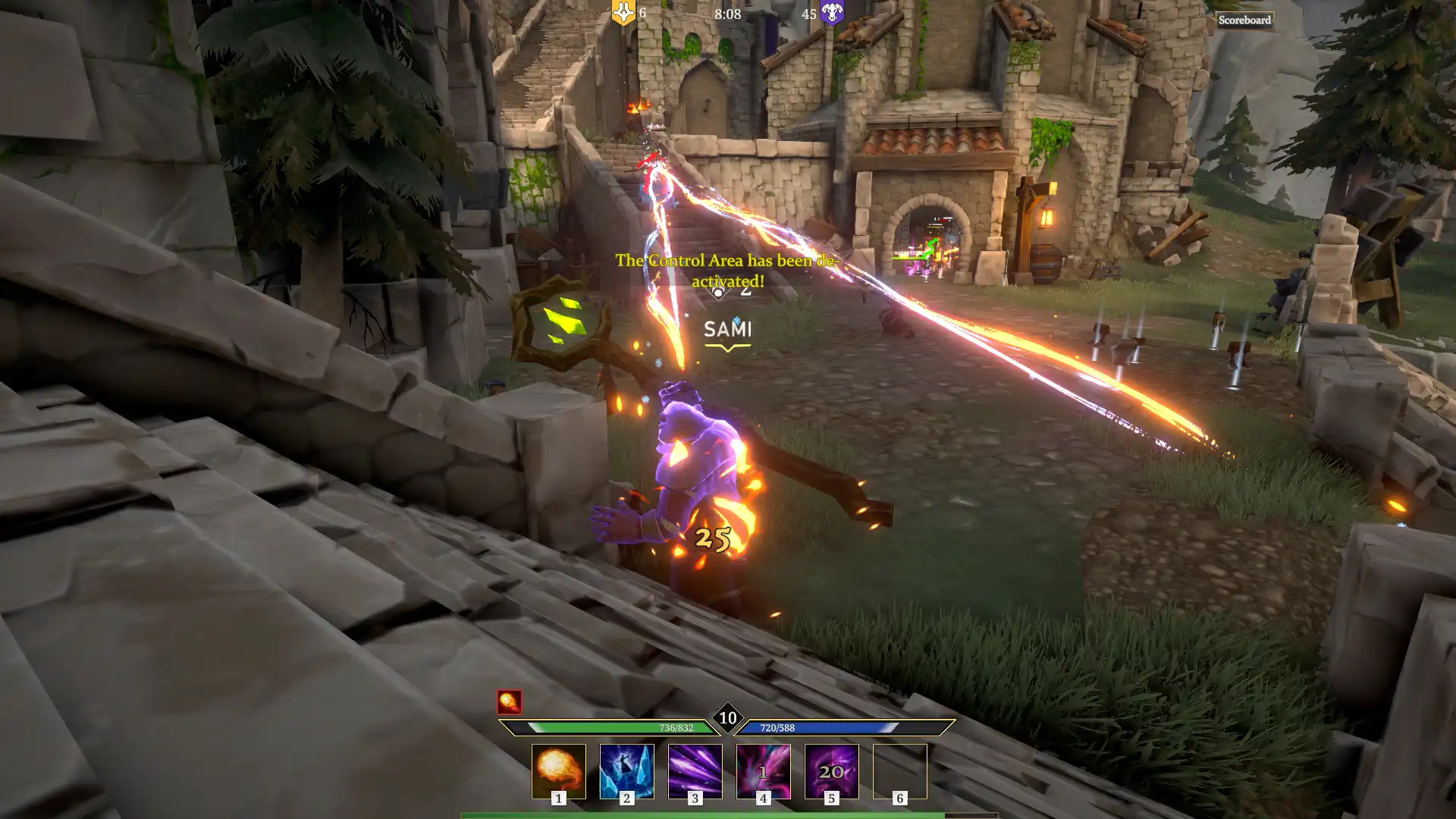Activate the ice crystal ability in slot 2

coord(627,771)
